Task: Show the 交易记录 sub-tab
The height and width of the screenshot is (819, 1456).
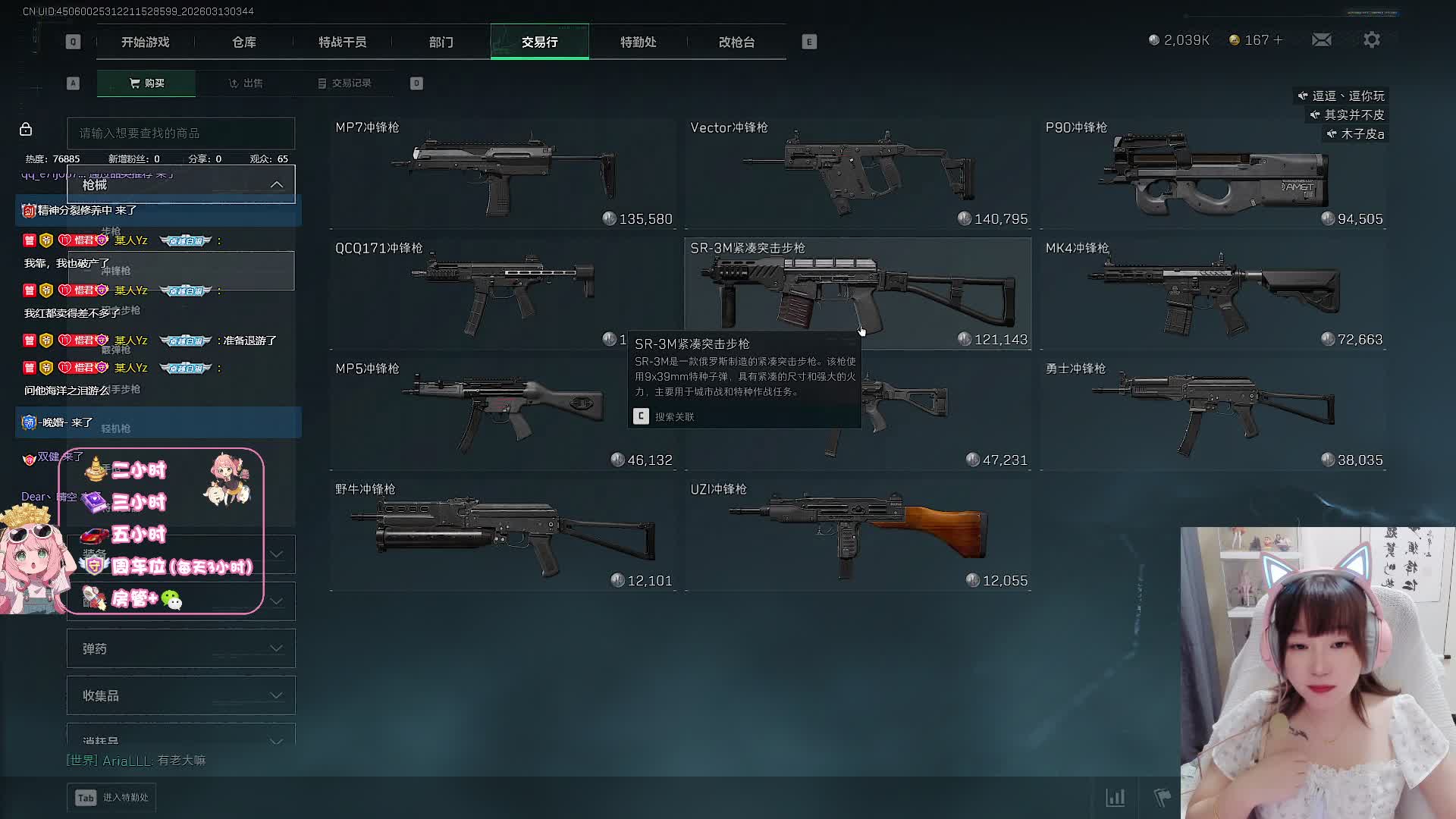Action: (345, 83)
